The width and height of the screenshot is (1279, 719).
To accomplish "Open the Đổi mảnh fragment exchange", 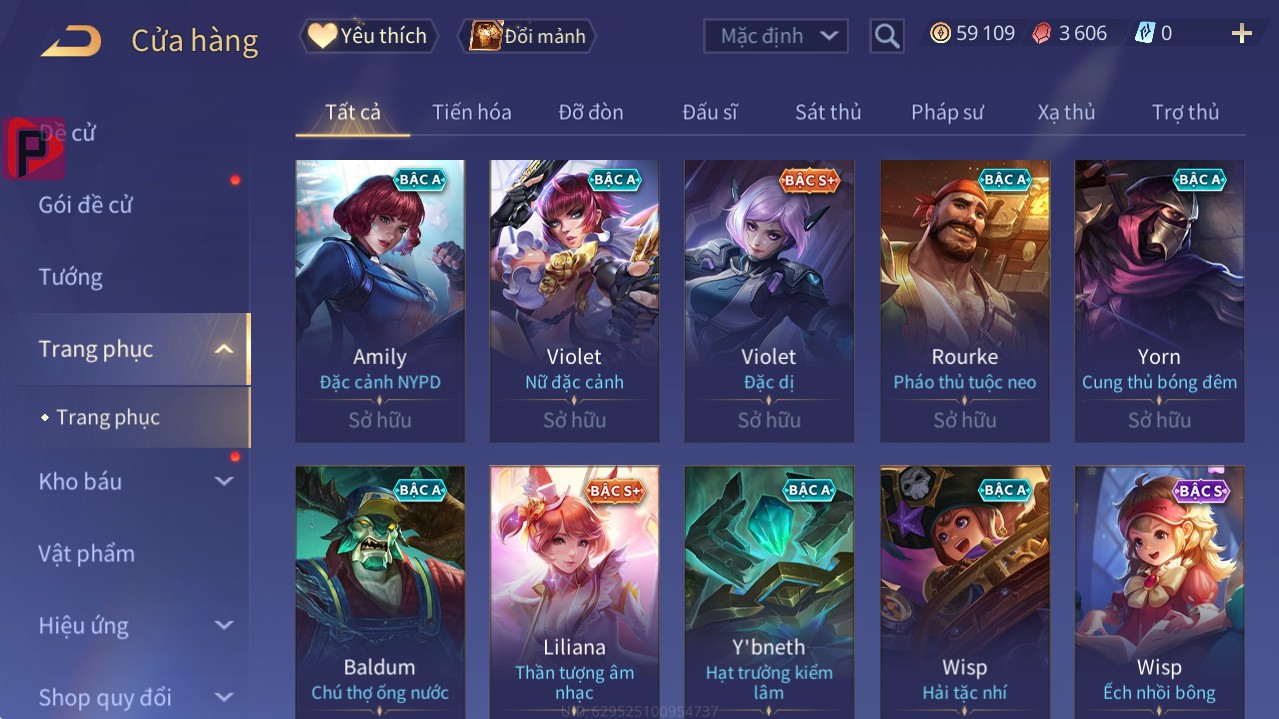I will pyautogui.click(x=527, y=36).
